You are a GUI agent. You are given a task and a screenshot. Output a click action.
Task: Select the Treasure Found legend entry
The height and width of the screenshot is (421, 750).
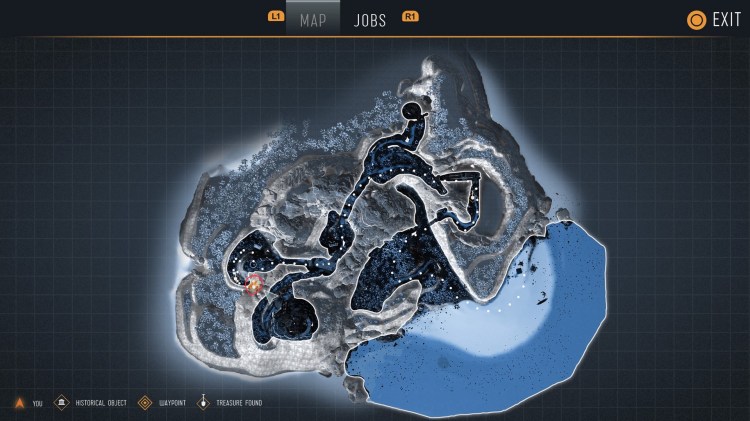(235, 403)
